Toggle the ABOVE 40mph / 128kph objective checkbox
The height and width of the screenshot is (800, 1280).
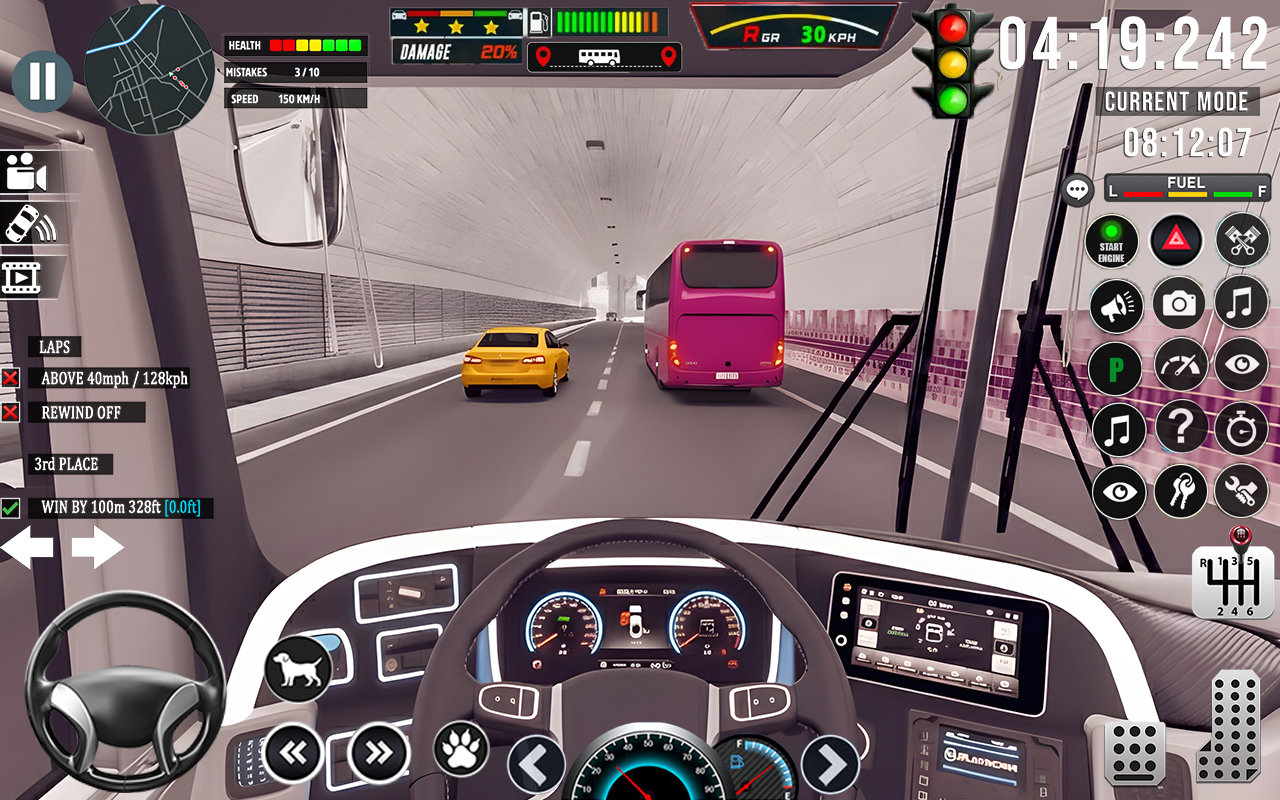(11, 379)
